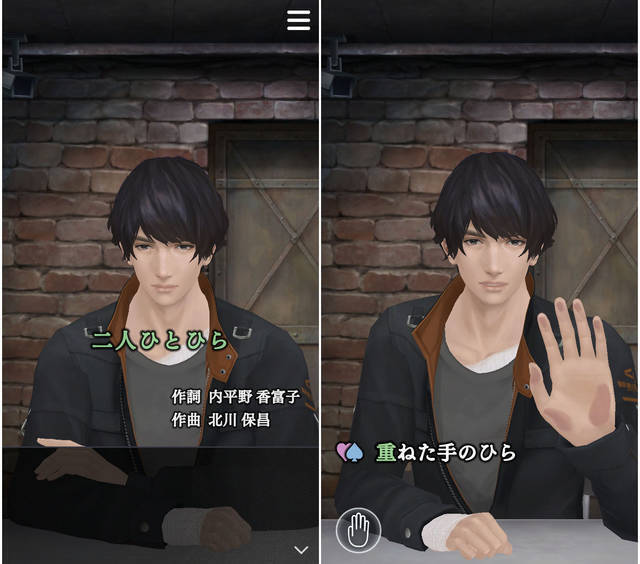This screenshot has height=564, width=640.
Task: Open the hamburger menu
Action: point(298,21)
